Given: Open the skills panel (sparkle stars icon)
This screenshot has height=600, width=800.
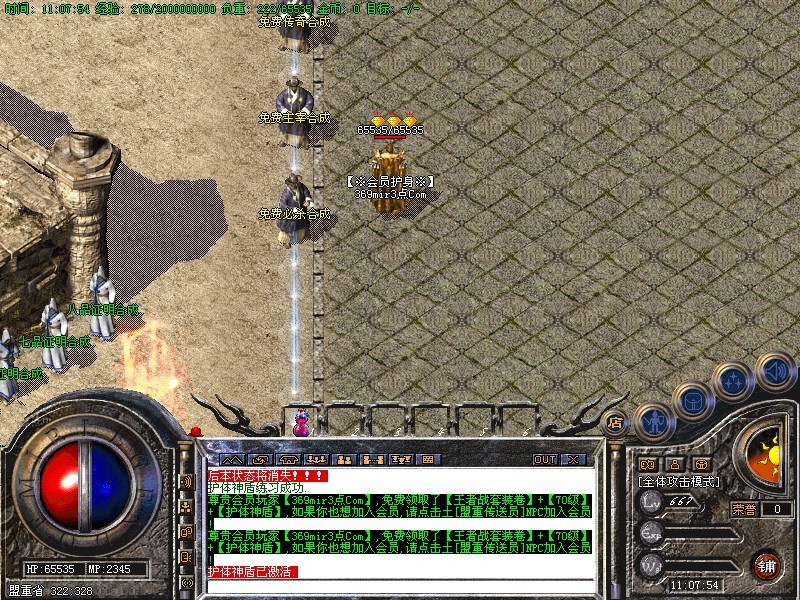Looking at the screenshot, I should [735, 383].
